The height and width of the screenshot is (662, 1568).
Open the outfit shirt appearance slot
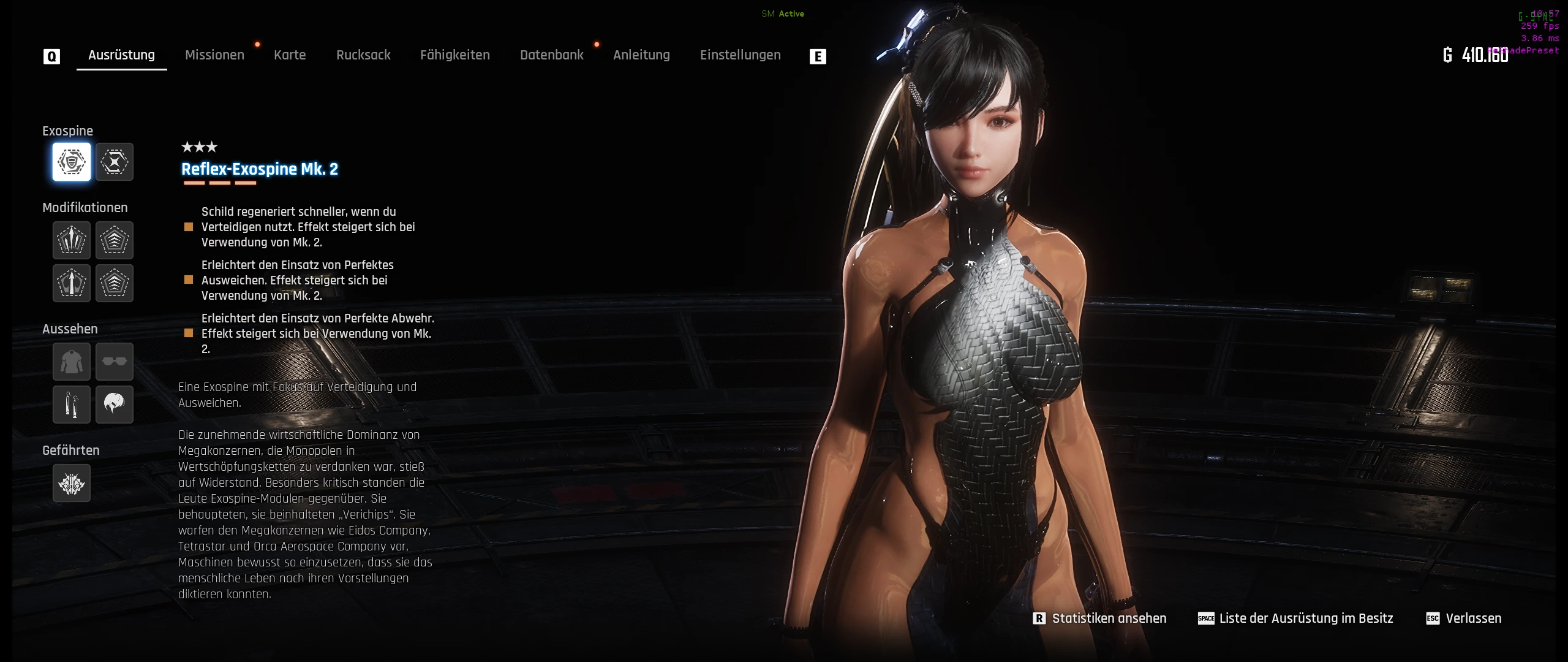[x=72, y=362]
